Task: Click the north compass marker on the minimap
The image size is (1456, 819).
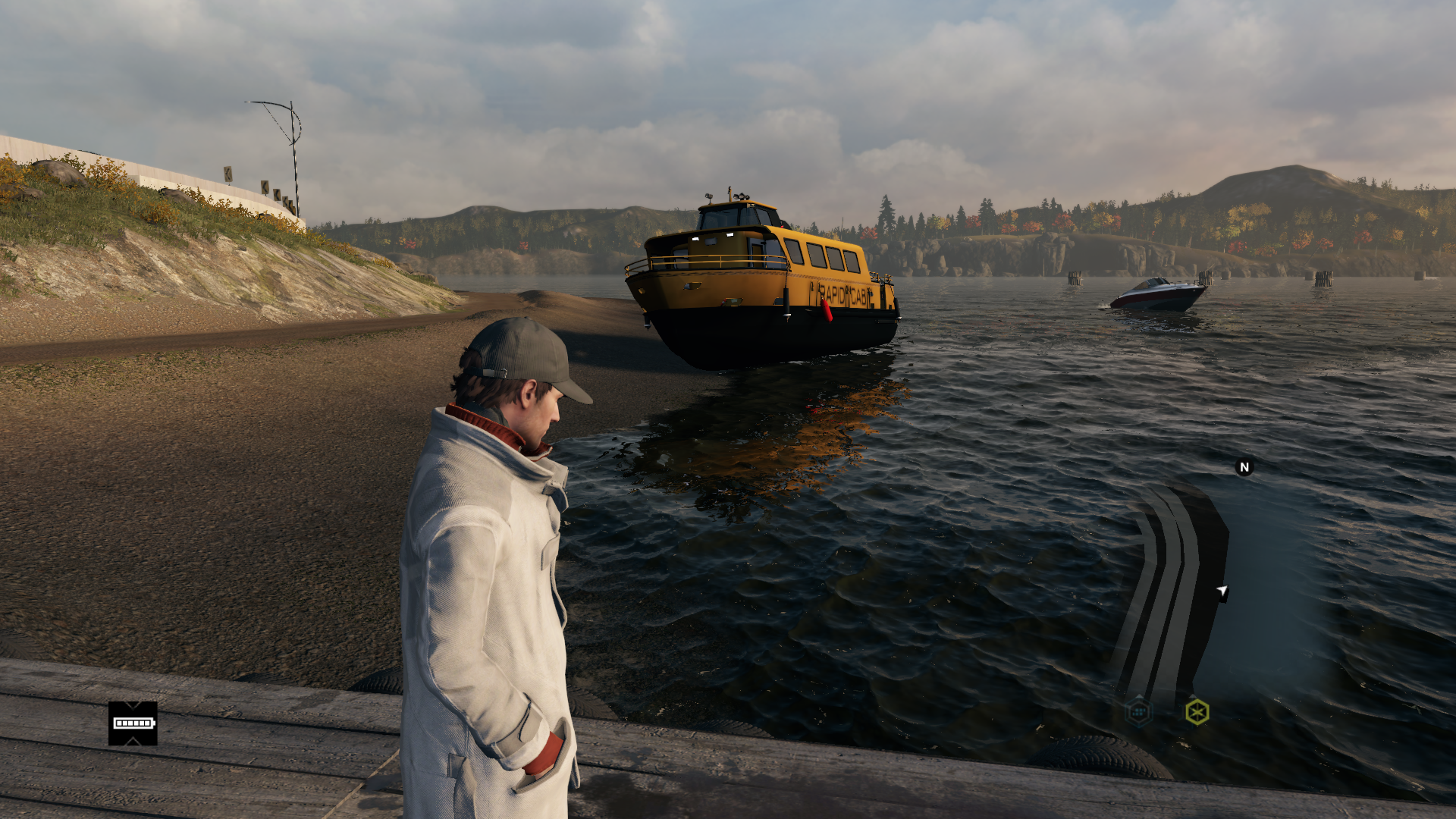Action: (1244, 467)
